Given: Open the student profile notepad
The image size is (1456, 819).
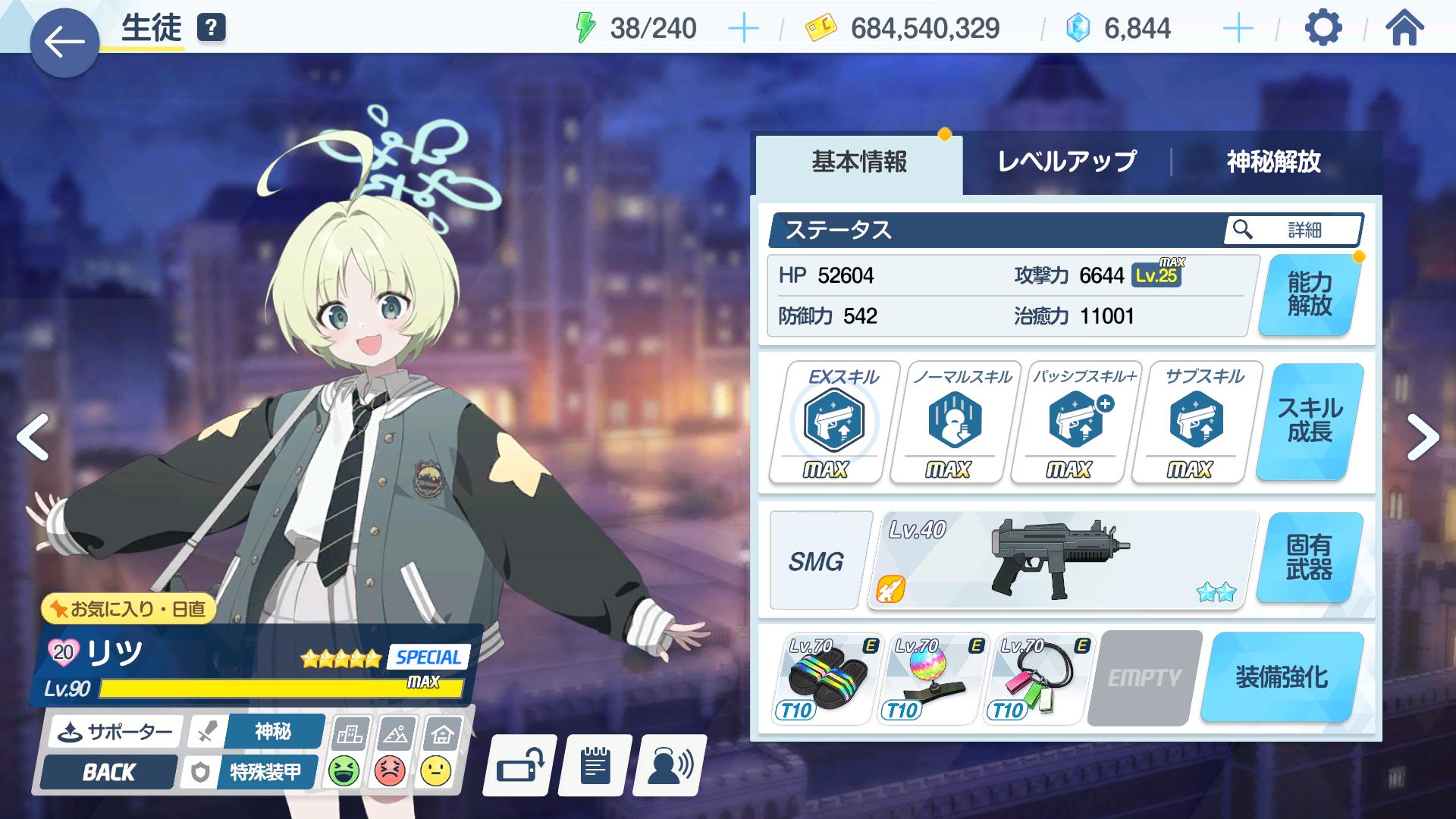Looking at the screenshot, I should 595,767.
